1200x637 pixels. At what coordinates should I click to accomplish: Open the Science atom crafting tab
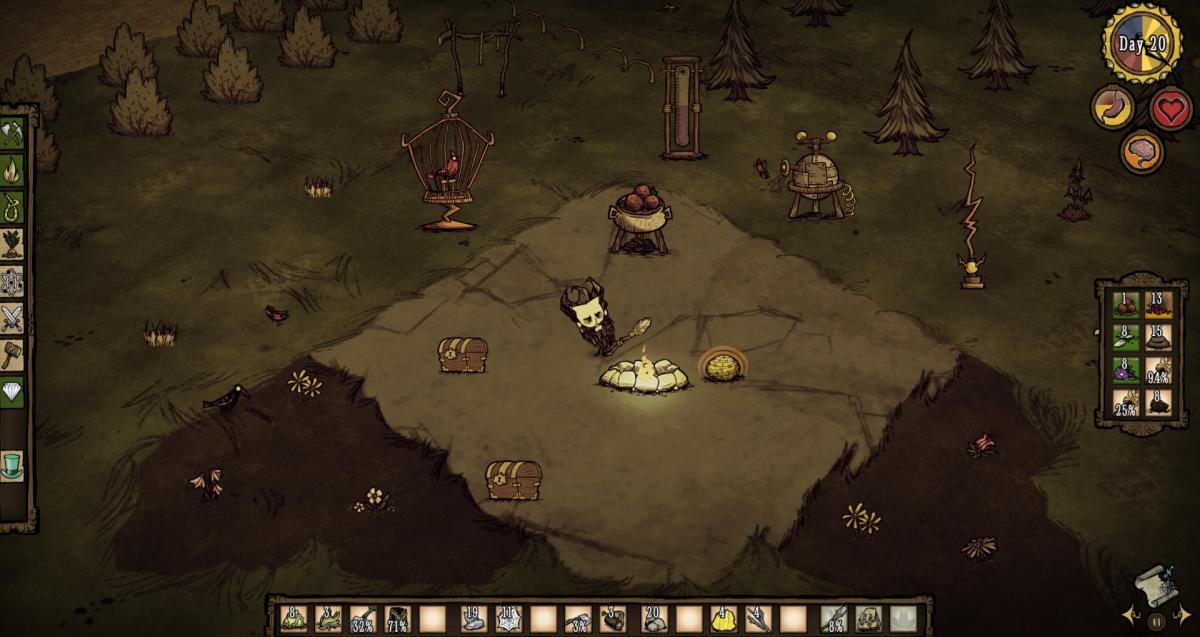12,281
